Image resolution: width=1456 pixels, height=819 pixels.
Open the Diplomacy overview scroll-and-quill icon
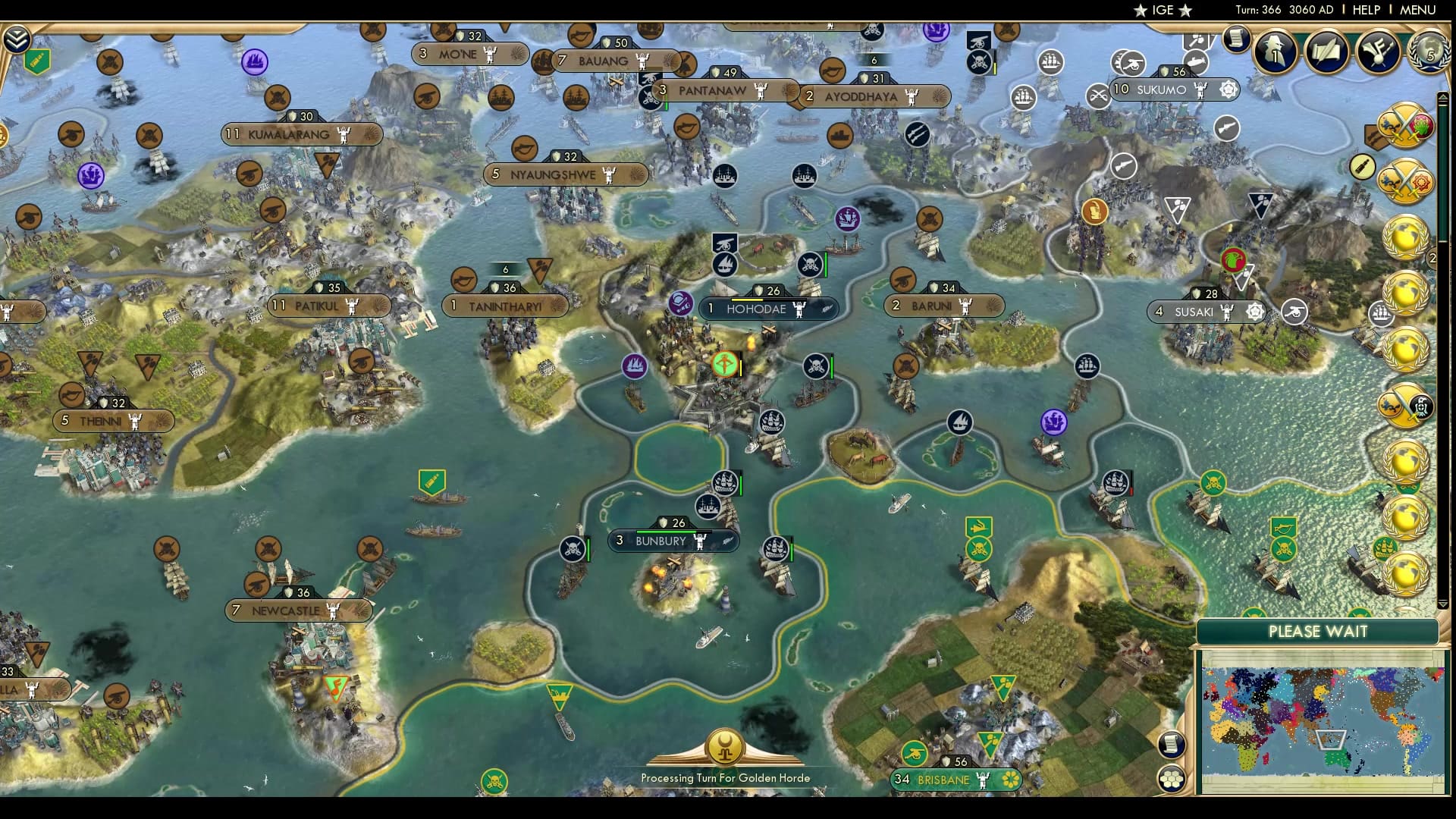(1326, 50)
